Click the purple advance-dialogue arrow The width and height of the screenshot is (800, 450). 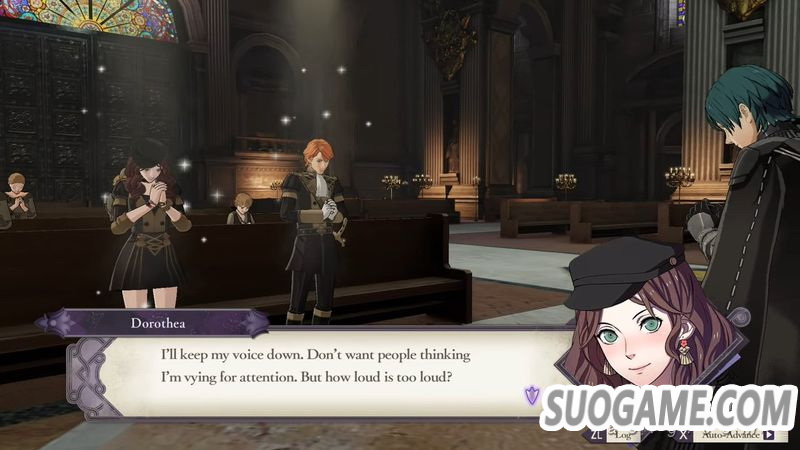(x=533, y=396)
